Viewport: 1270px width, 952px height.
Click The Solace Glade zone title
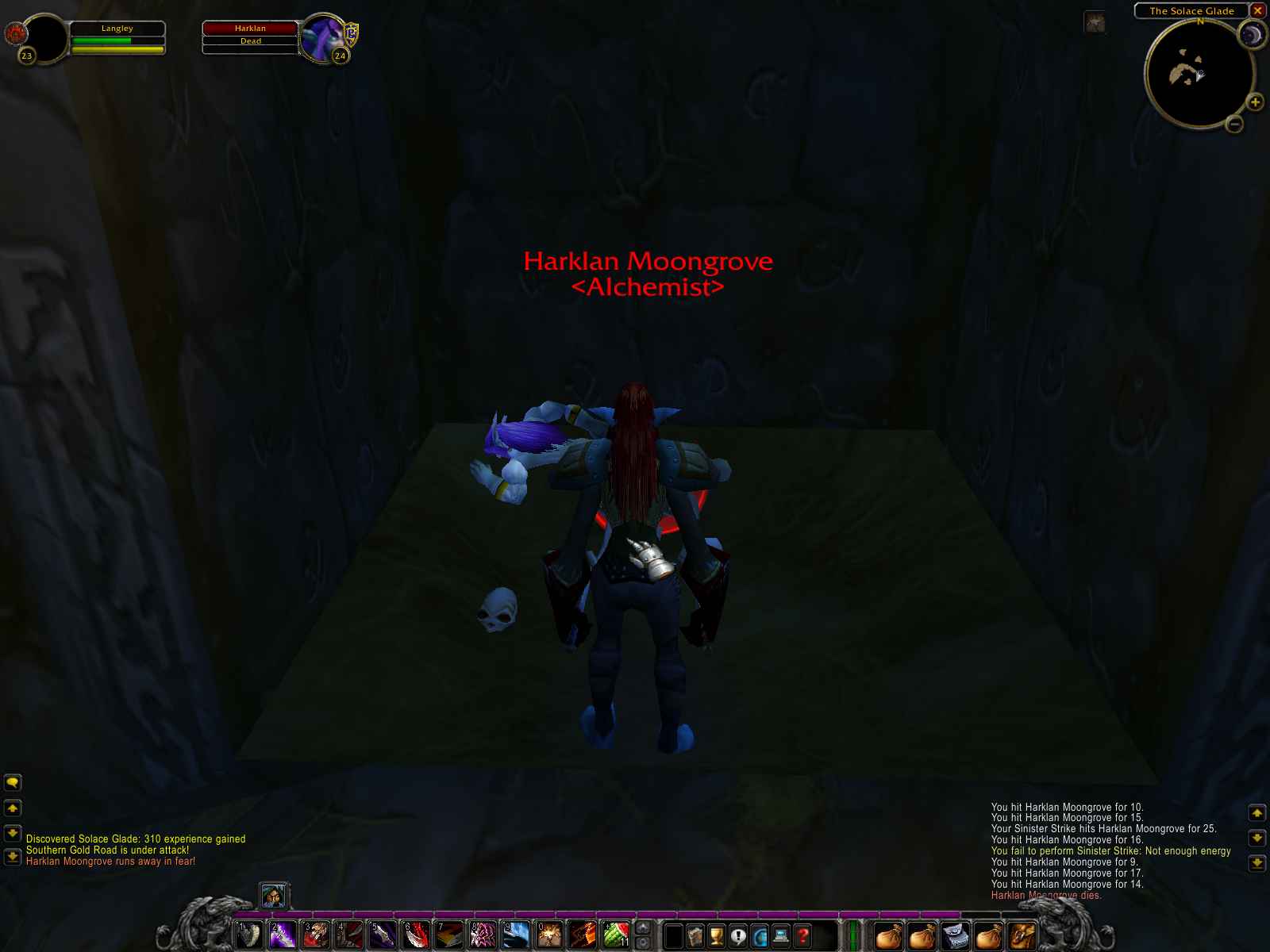1191,10
